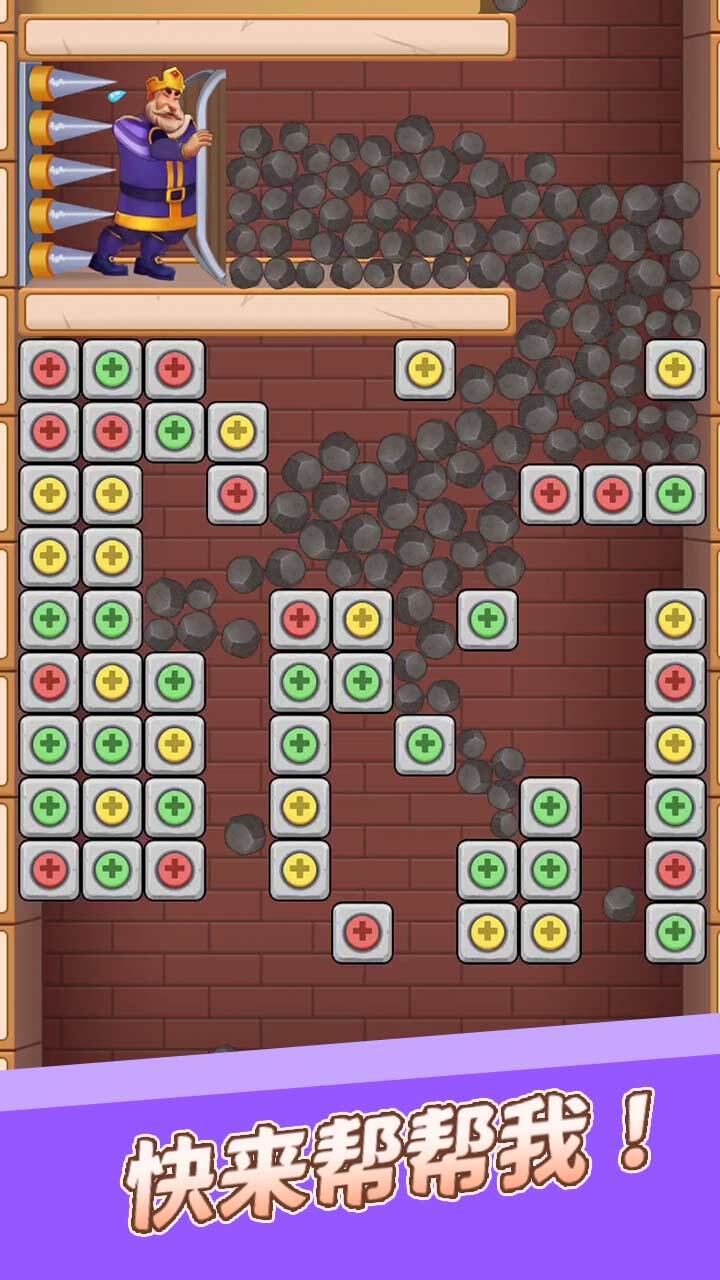Choose the lone yellow tile beneath the king's ledge
This screenshot has width=720, height=1280.
pyautogui.click(x=425, y=370)
